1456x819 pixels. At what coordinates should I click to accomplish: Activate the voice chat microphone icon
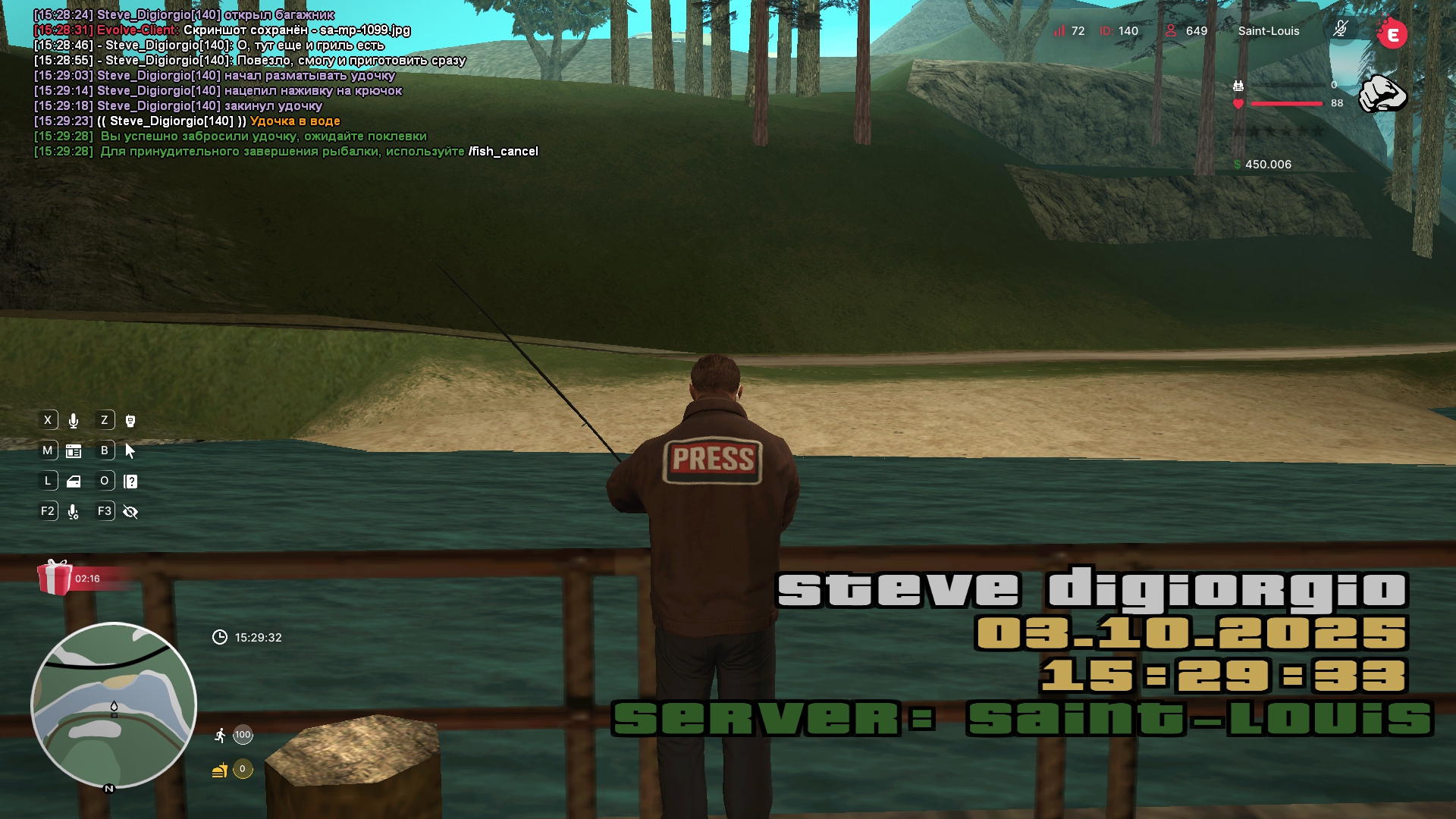click(x=74, y=421)
